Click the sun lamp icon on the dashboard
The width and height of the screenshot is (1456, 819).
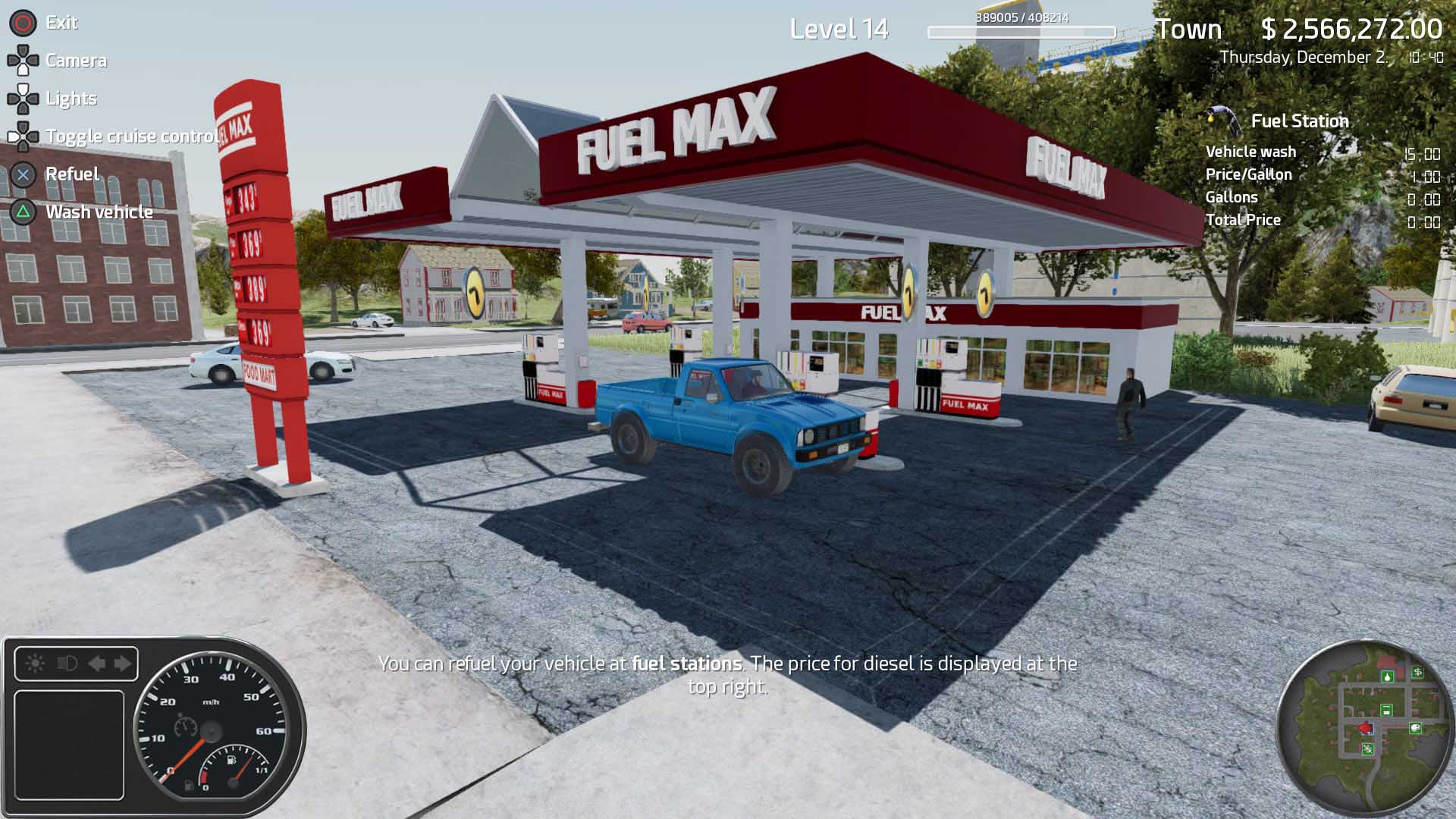[36, 664]
